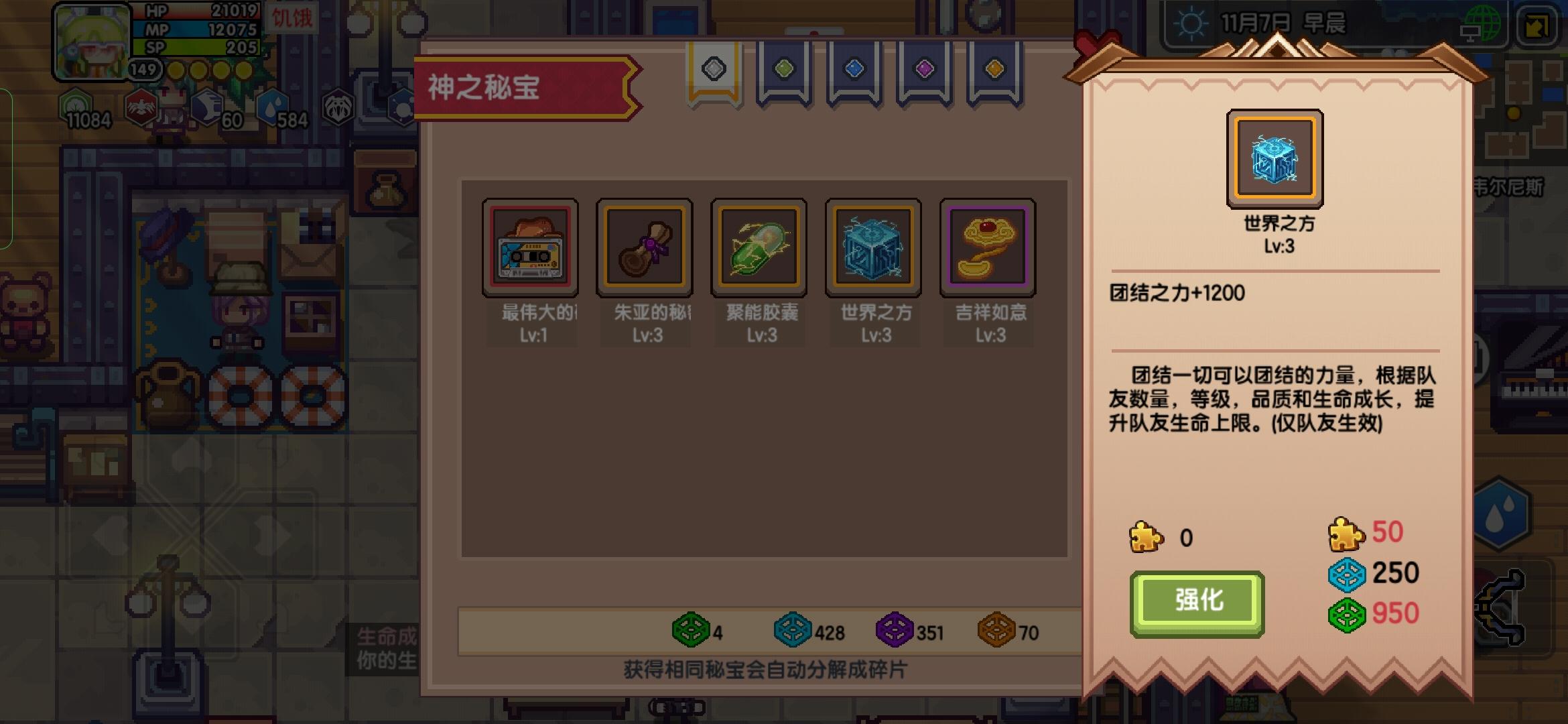The width and height of the screenshot is (1568, 724).
Task: Select the 吉祥如意 treasure icon
Action: tap(987, 247)
